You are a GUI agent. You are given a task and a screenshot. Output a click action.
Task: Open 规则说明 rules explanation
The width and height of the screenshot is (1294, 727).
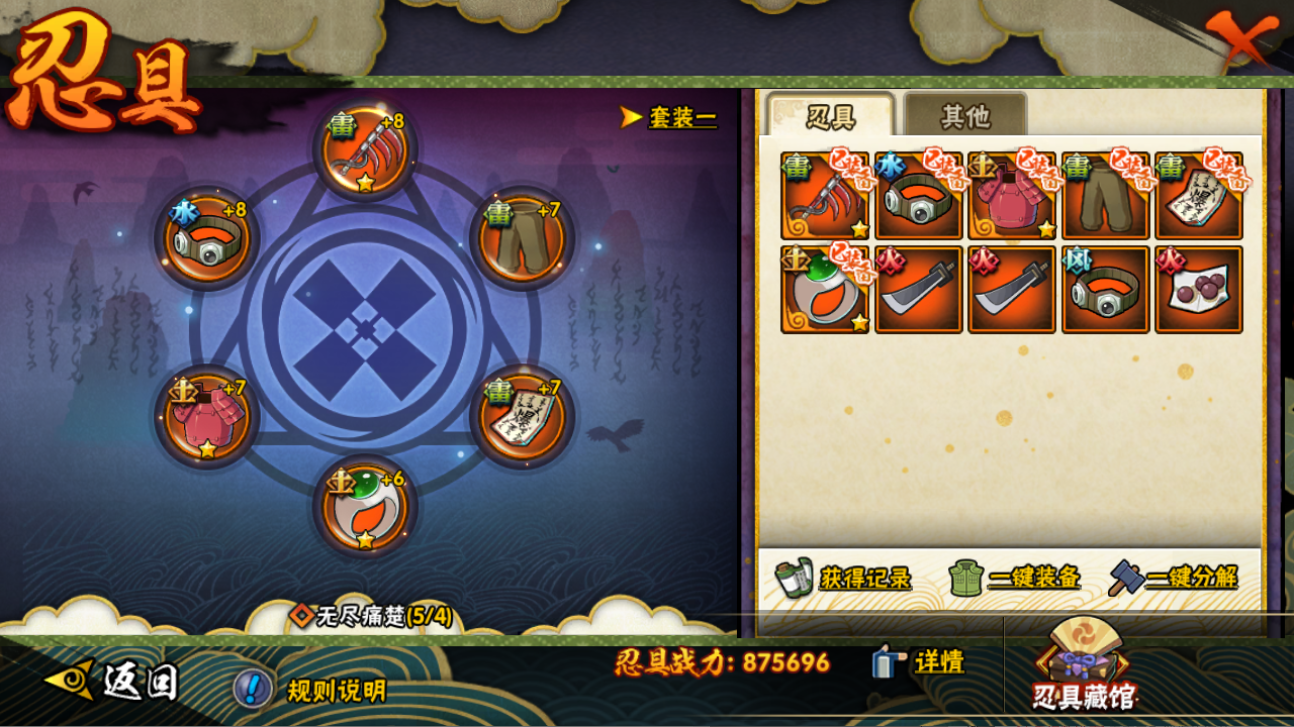point(310,689)
